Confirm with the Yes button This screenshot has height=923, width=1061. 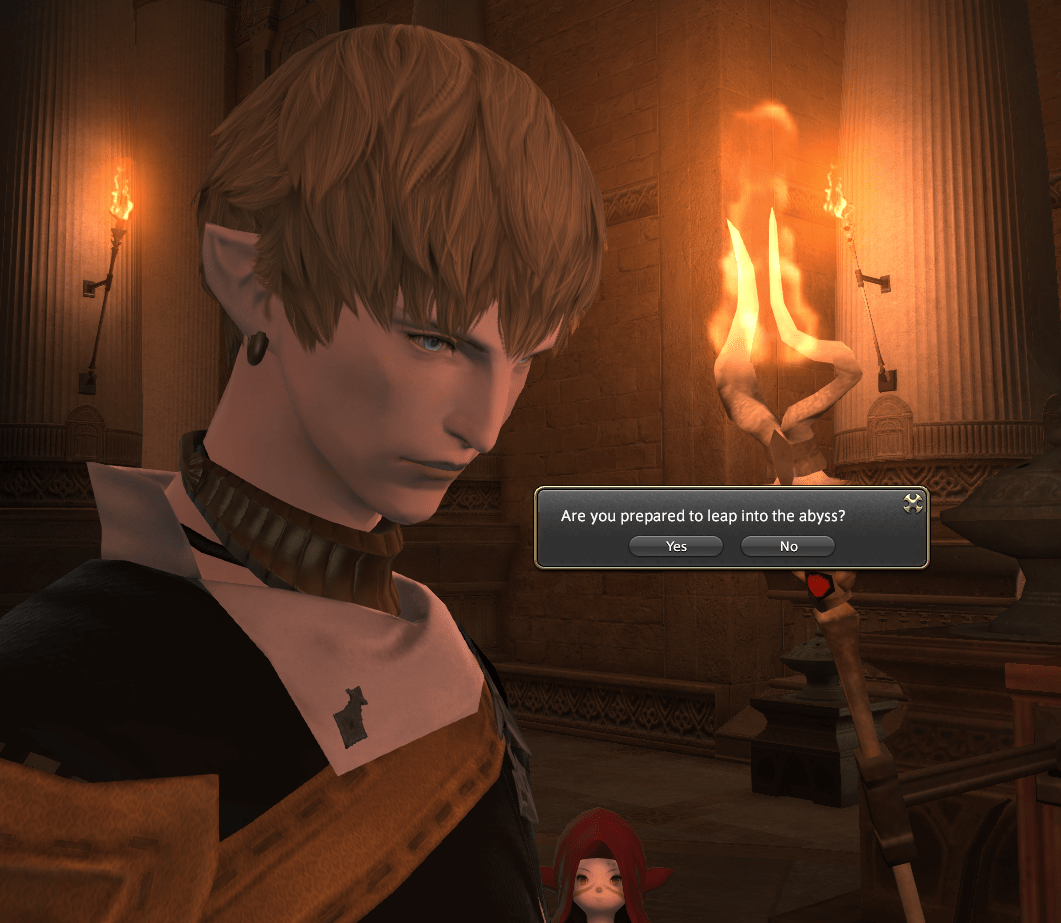[x=676, y=546]
